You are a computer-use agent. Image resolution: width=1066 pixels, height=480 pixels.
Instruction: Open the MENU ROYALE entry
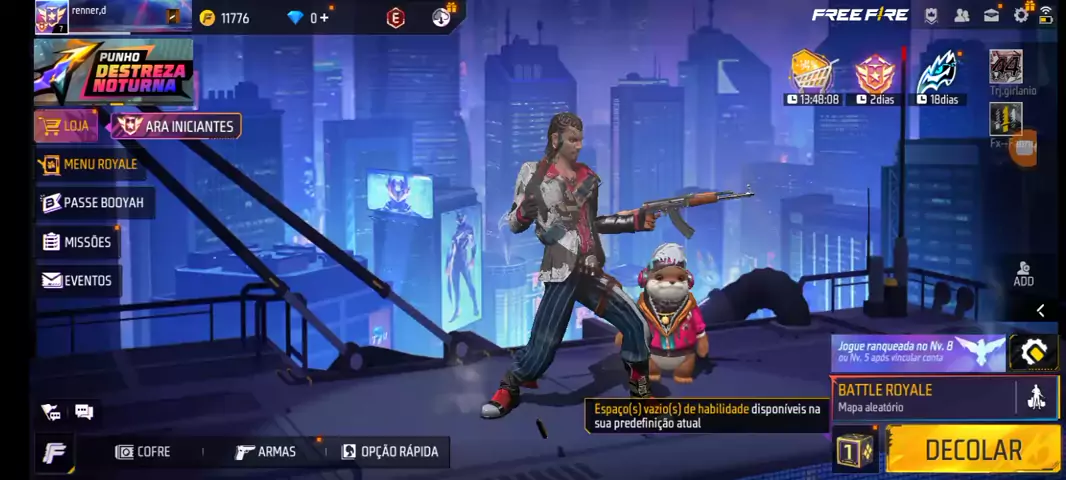[x=89, y=164]
